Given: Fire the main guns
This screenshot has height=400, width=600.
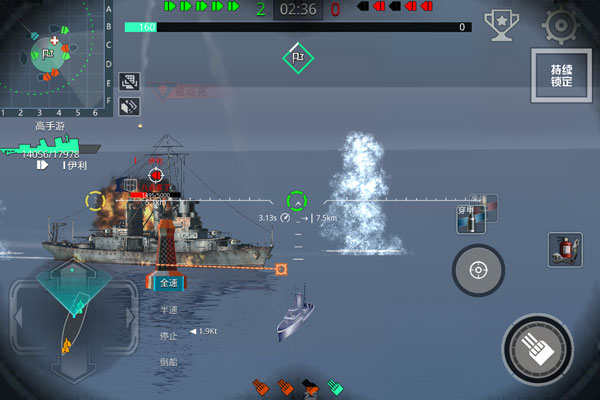Looking at the screenshot, I should [539, 350].
